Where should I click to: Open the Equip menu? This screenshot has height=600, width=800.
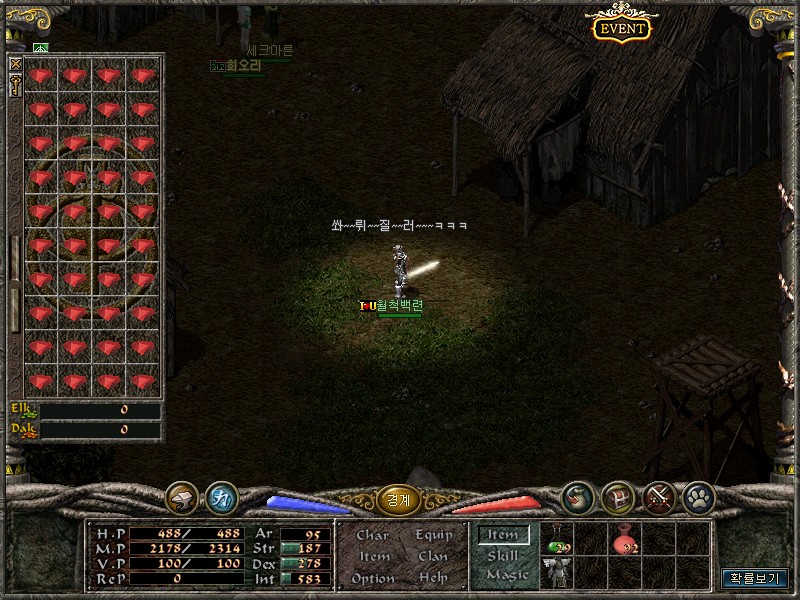tap(433, 535)
